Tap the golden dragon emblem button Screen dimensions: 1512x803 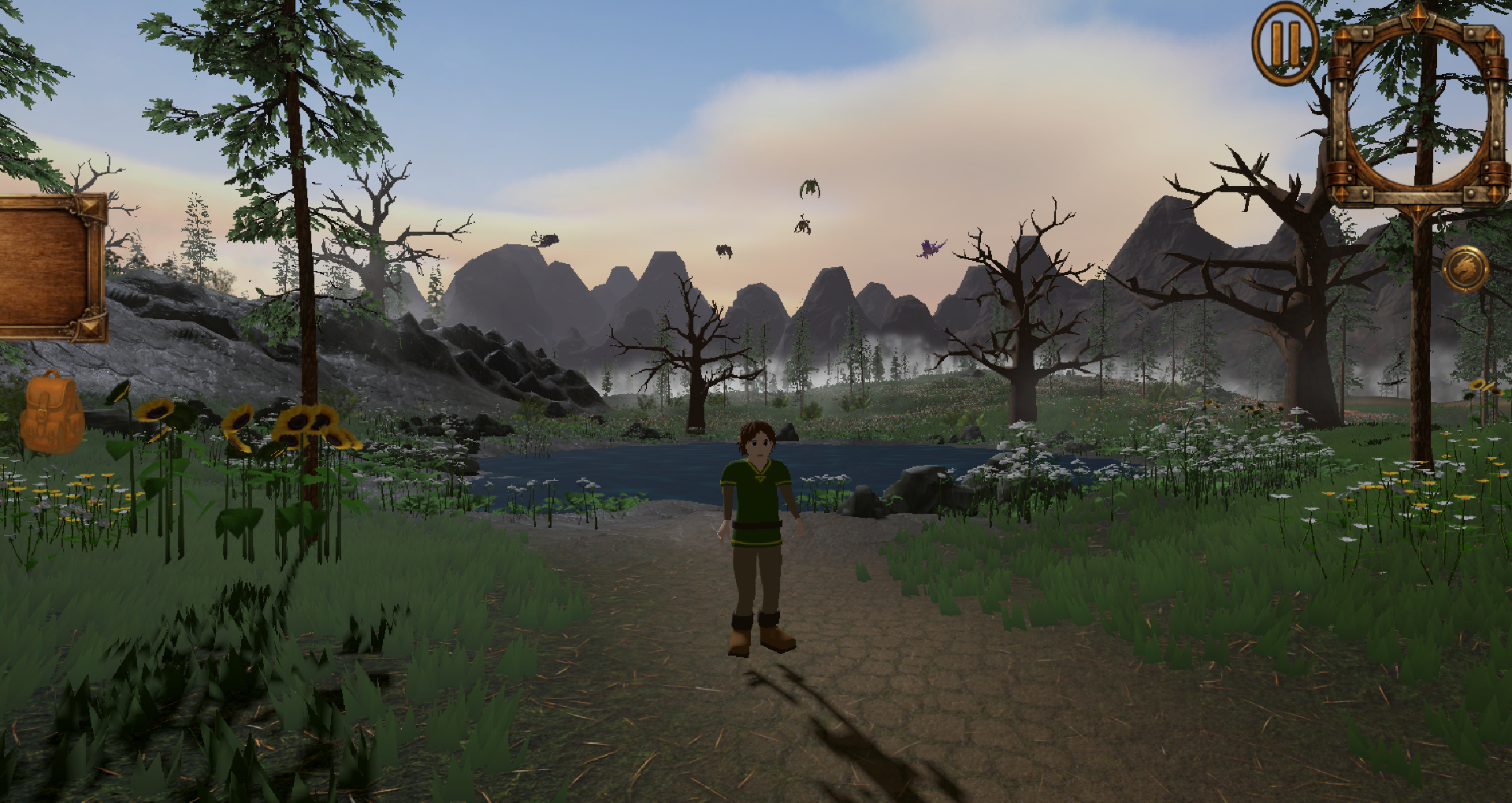1465,270
